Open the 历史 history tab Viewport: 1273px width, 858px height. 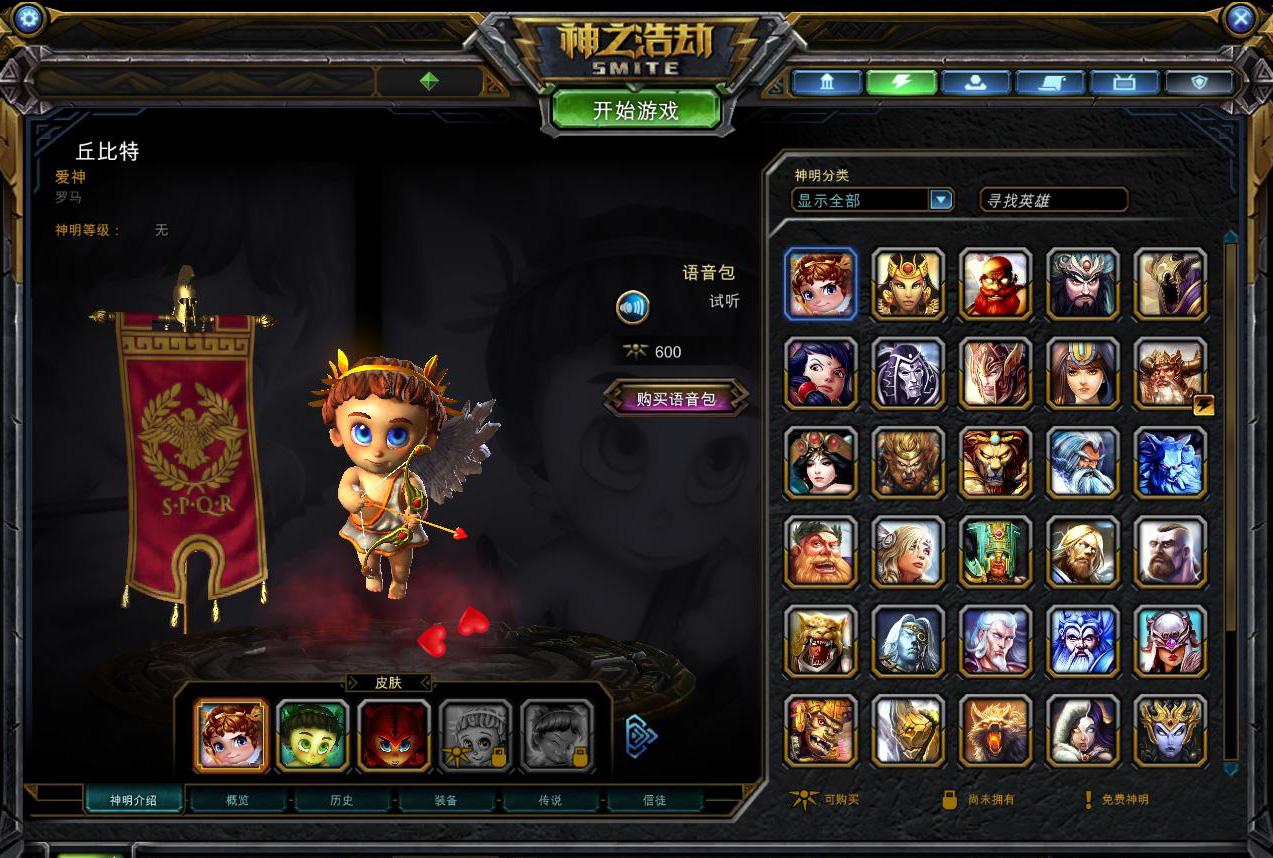point(342,800)
